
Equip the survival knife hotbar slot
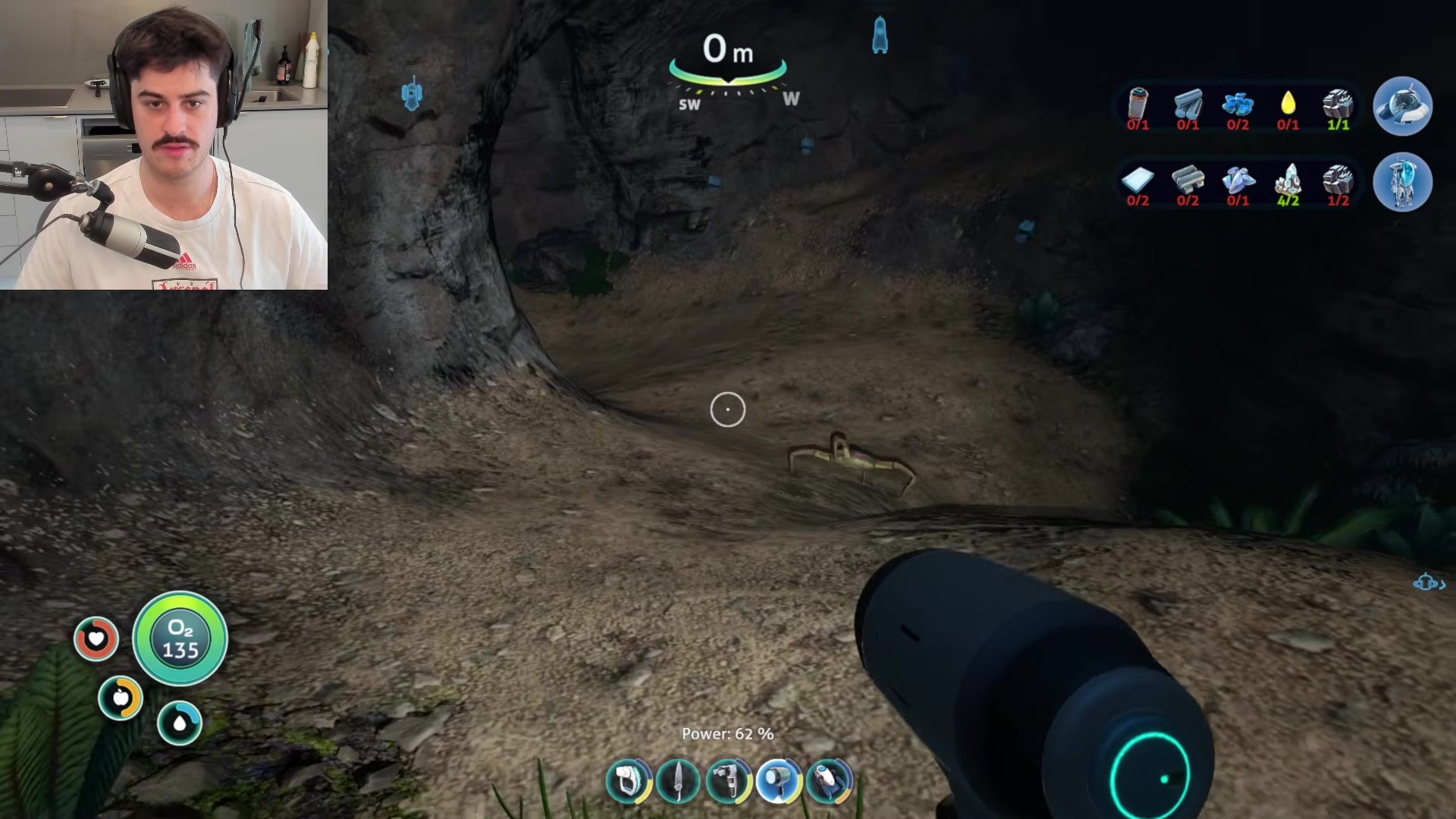[x=678, y=780]
